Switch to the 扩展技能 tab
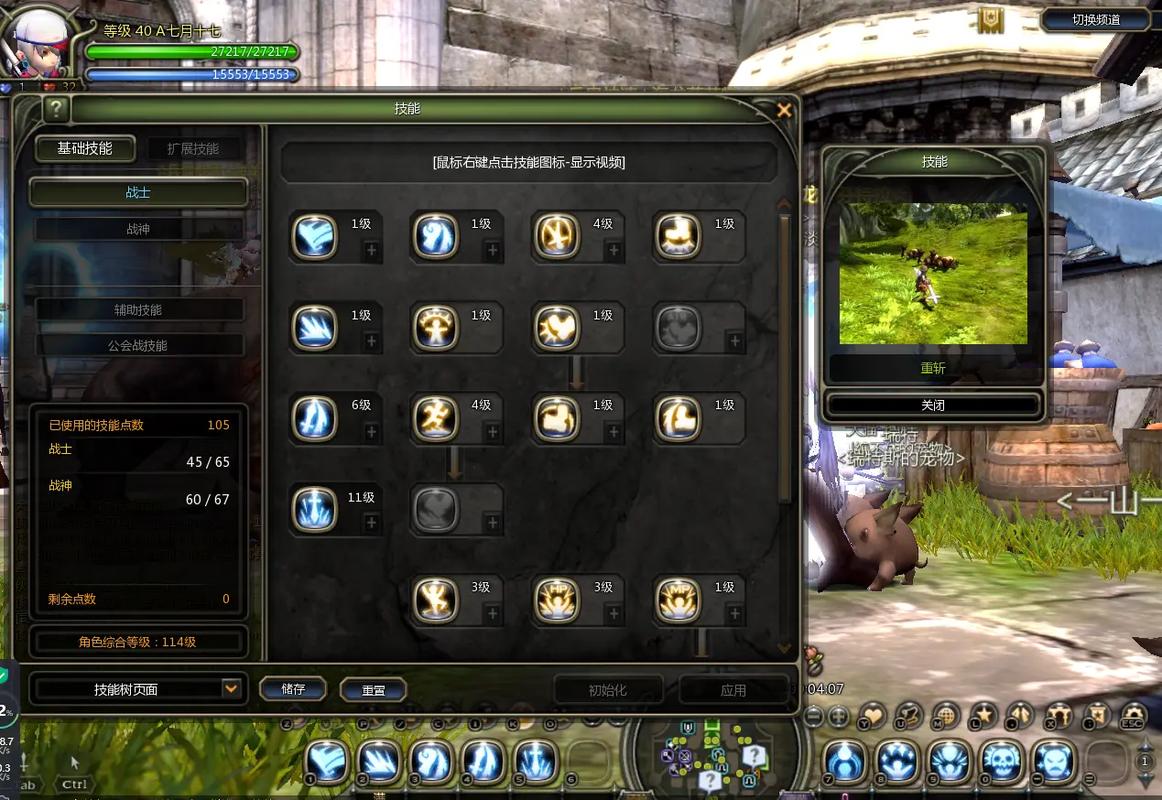 [x=193, y=149]
